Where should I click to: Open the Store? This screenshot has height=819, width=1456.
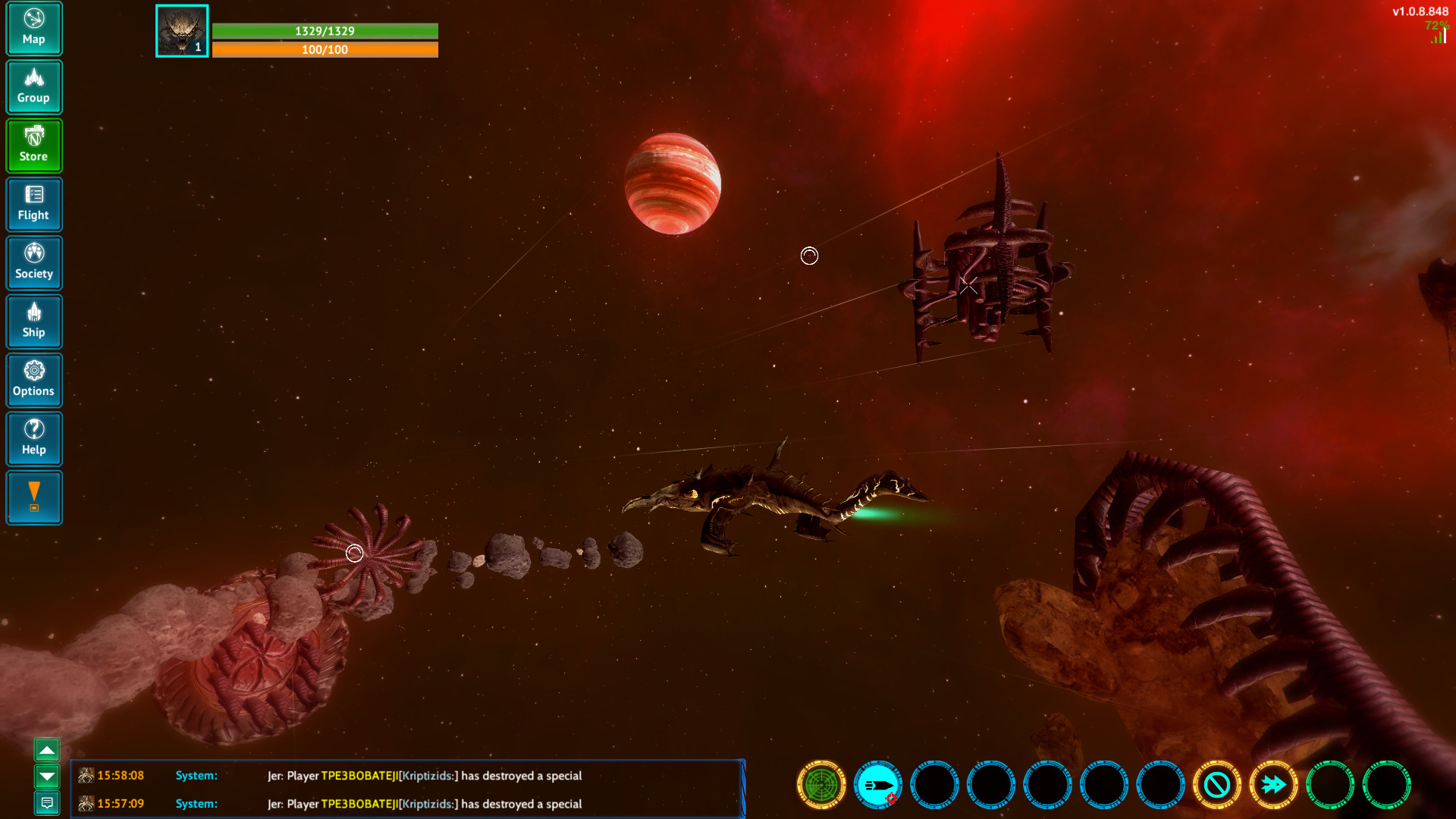coord(33,145)
